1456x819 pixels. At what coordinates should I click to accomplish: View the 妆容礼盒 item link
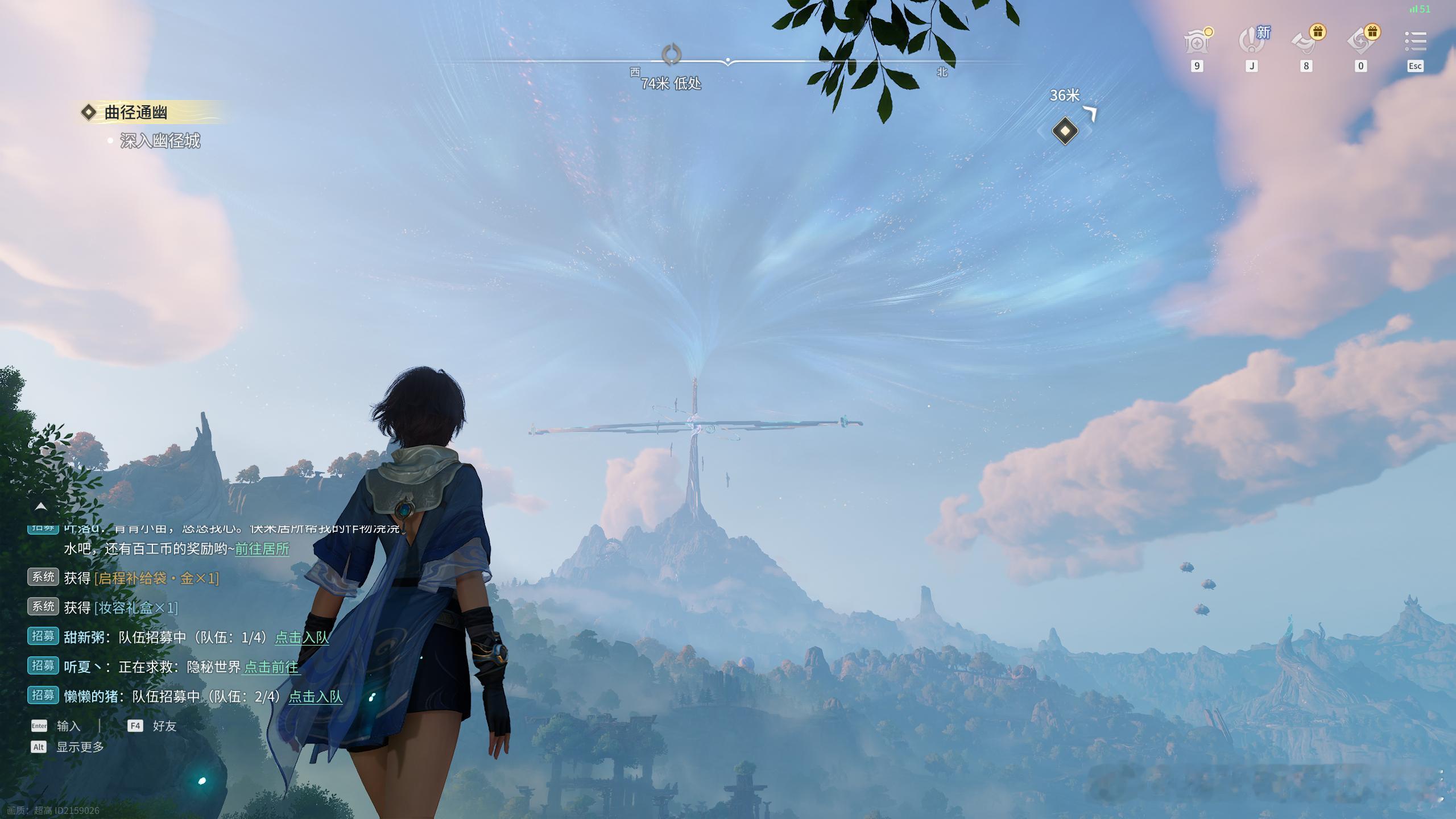click(x=136, y=608)
